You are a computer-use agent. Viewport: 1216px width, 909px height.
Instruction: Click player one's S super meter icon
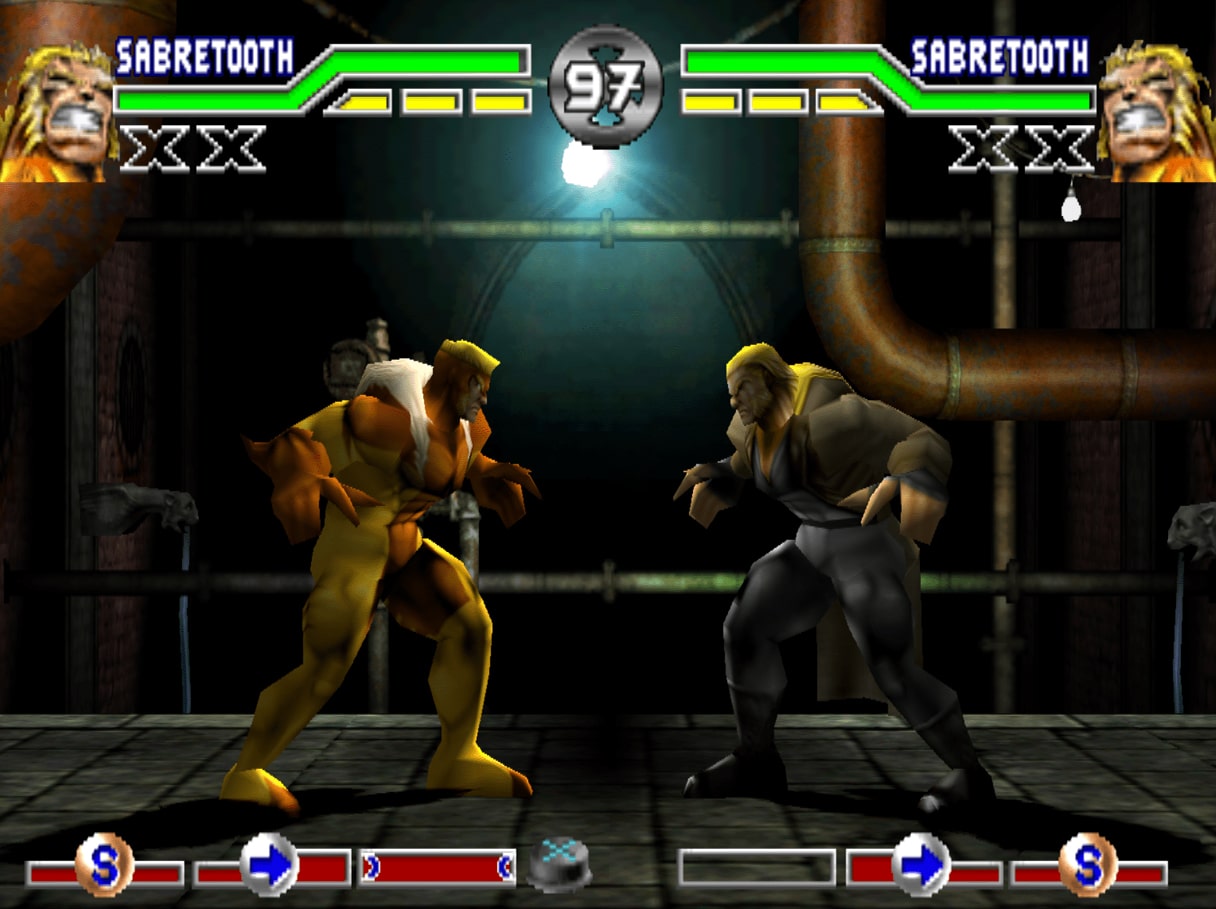click(x=104, y=864)
